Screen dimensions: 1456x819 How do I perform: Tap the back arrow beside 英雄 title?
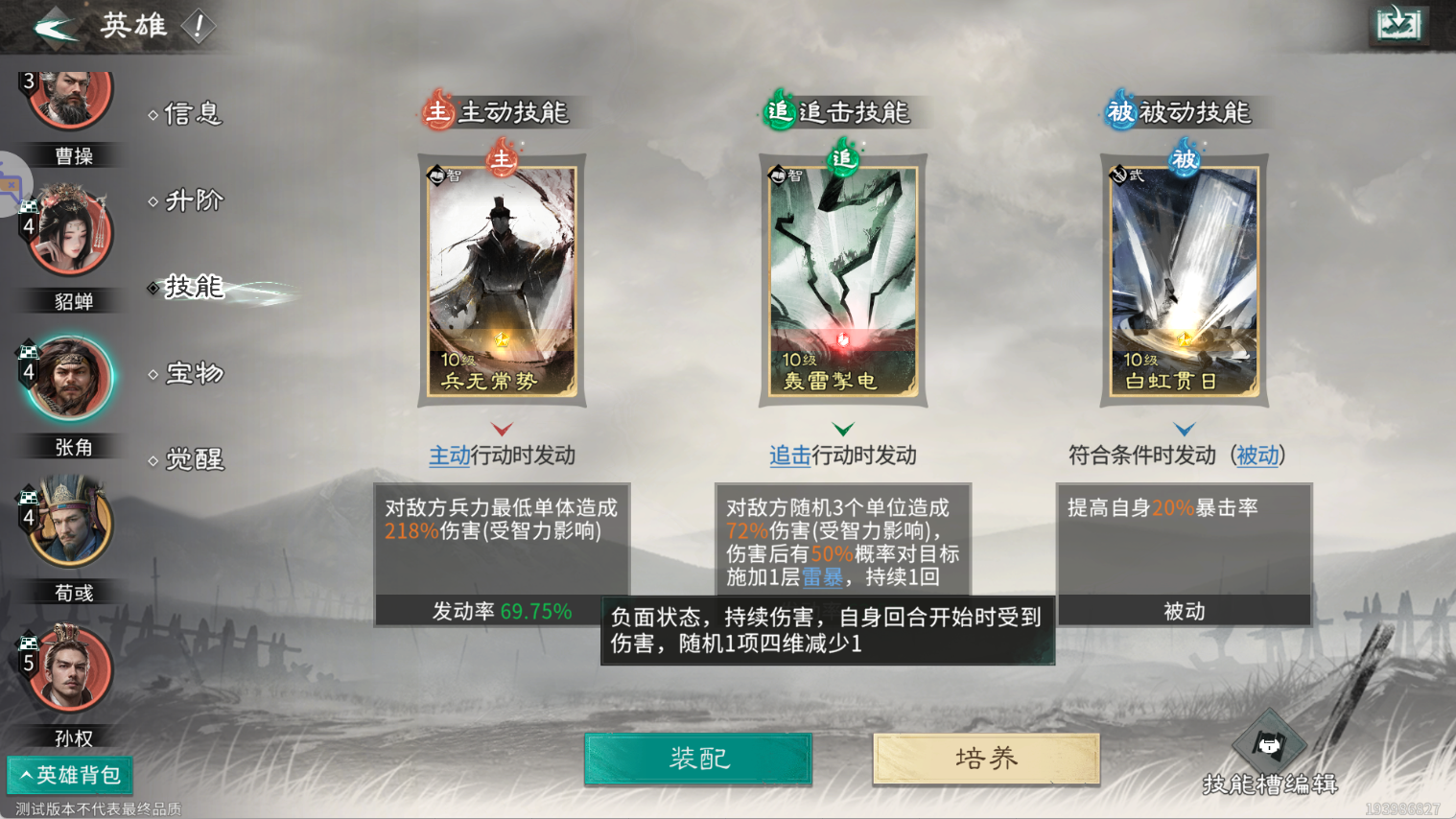pyautogui.click(x=55, y=26)
